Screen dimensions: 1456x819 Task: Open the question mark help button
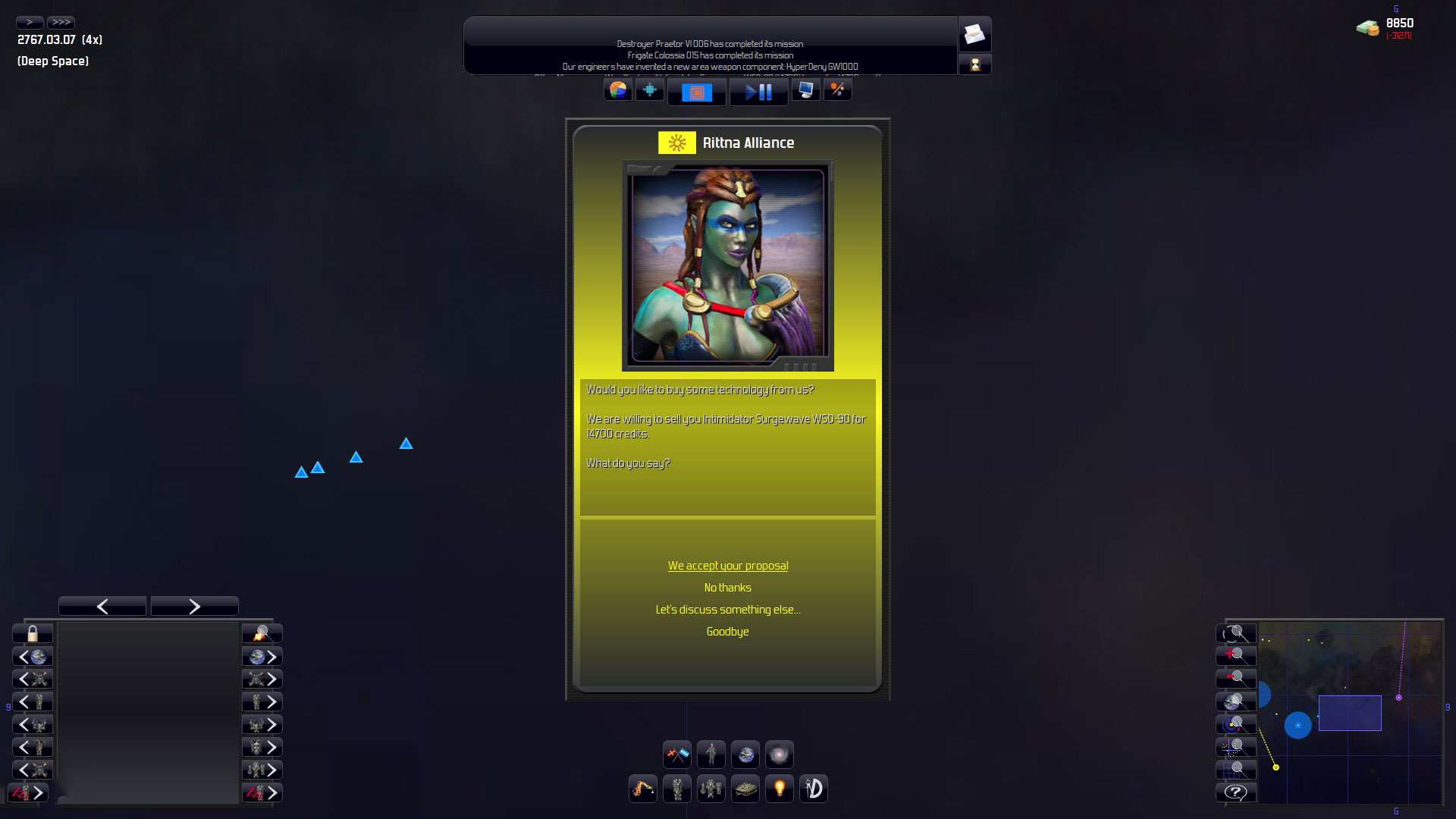pyautogui.click(x=1236, y=792)
